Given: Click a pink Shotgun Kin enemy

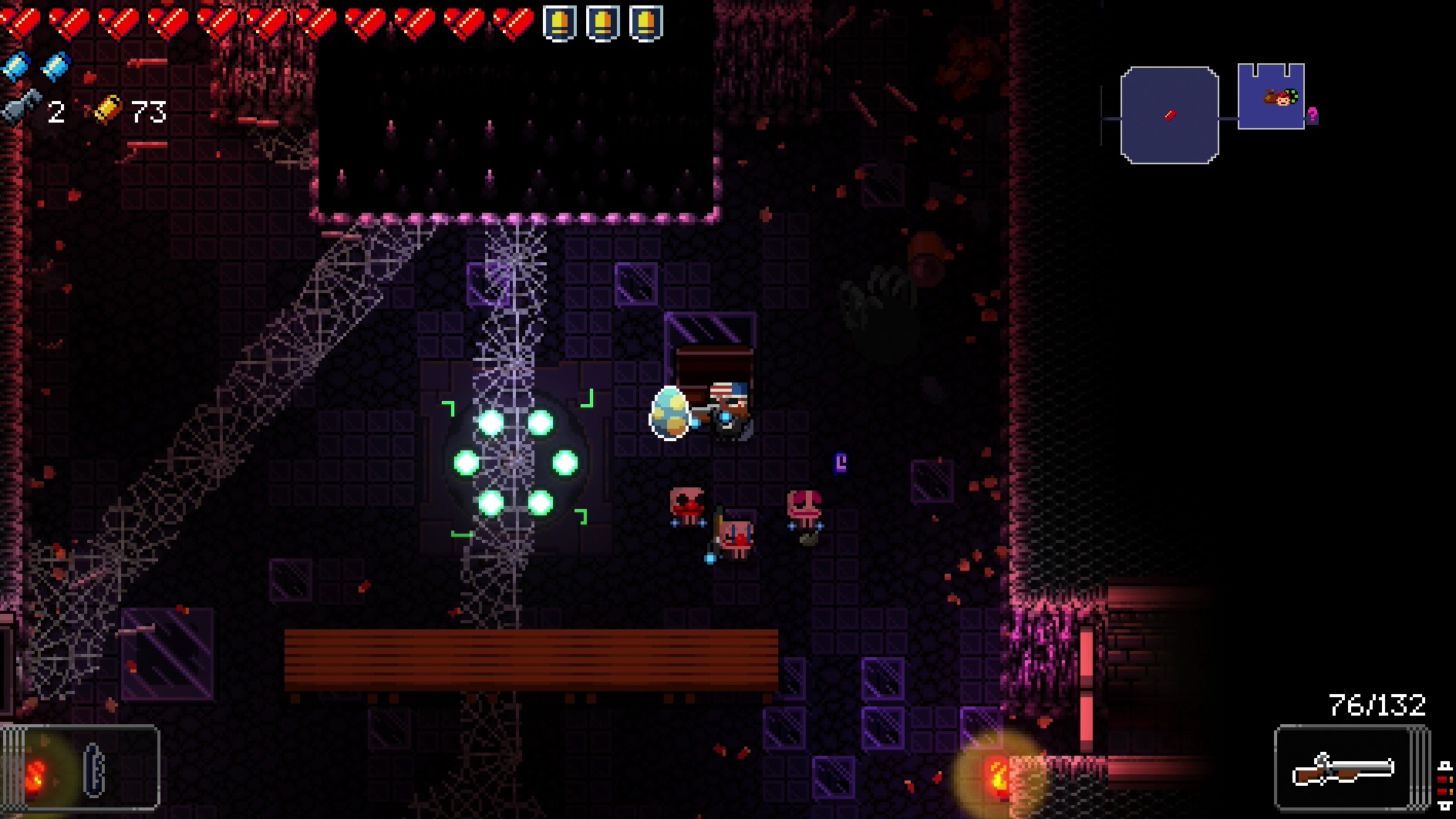Looking at the screenshot, I should coord(802,505).
